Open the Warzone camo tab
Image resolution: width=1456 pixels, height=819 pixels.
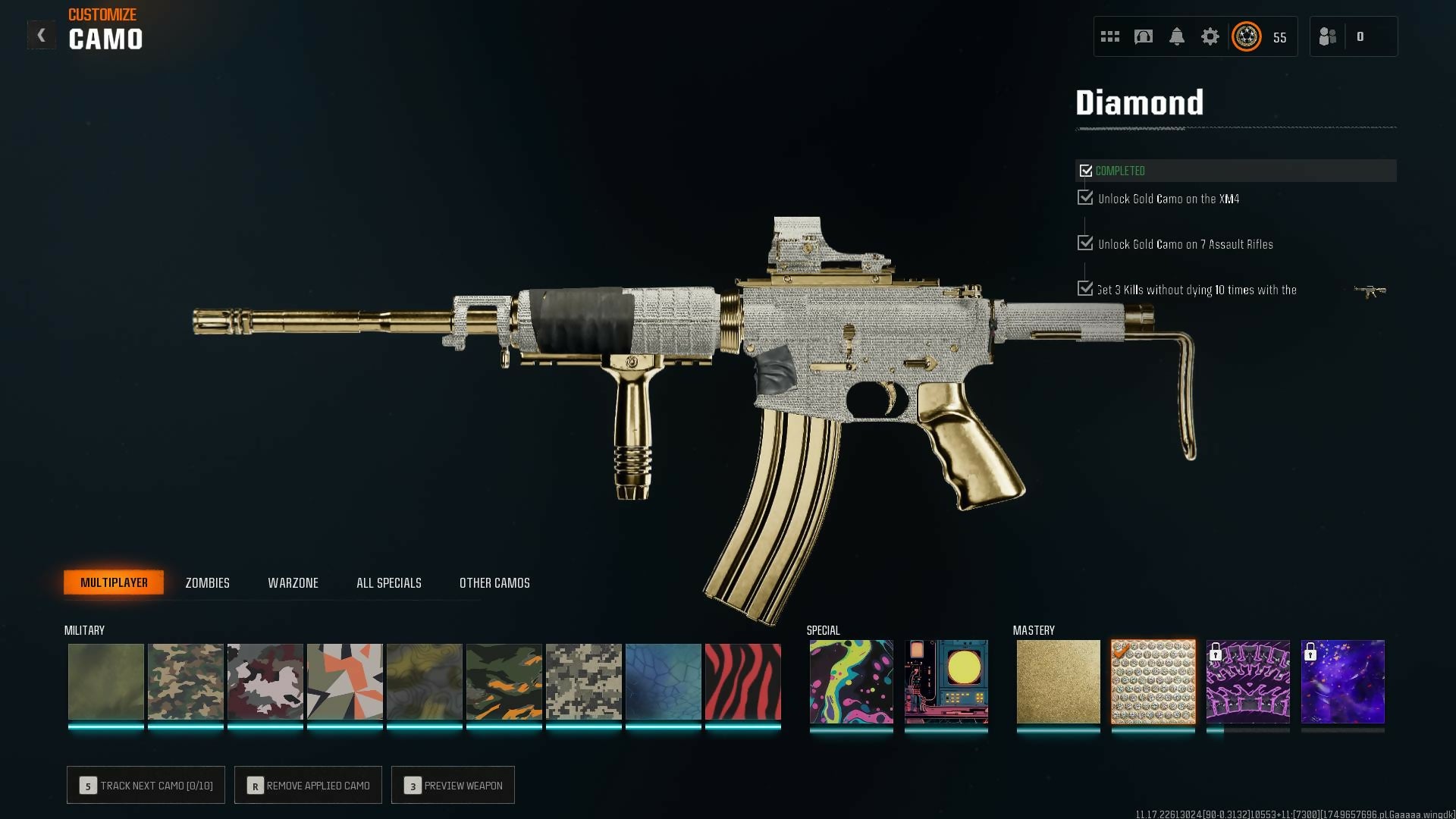293,582
